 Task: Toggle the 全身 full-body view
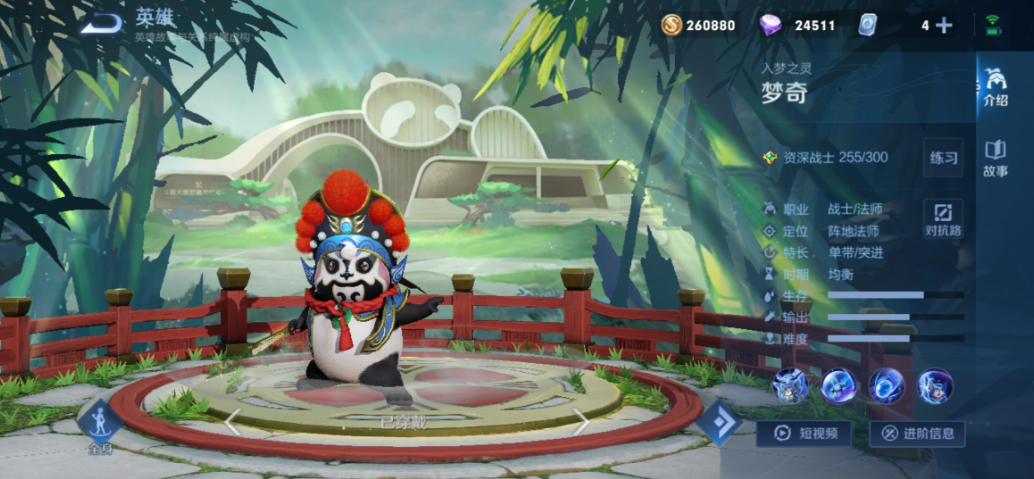(100, 427)
